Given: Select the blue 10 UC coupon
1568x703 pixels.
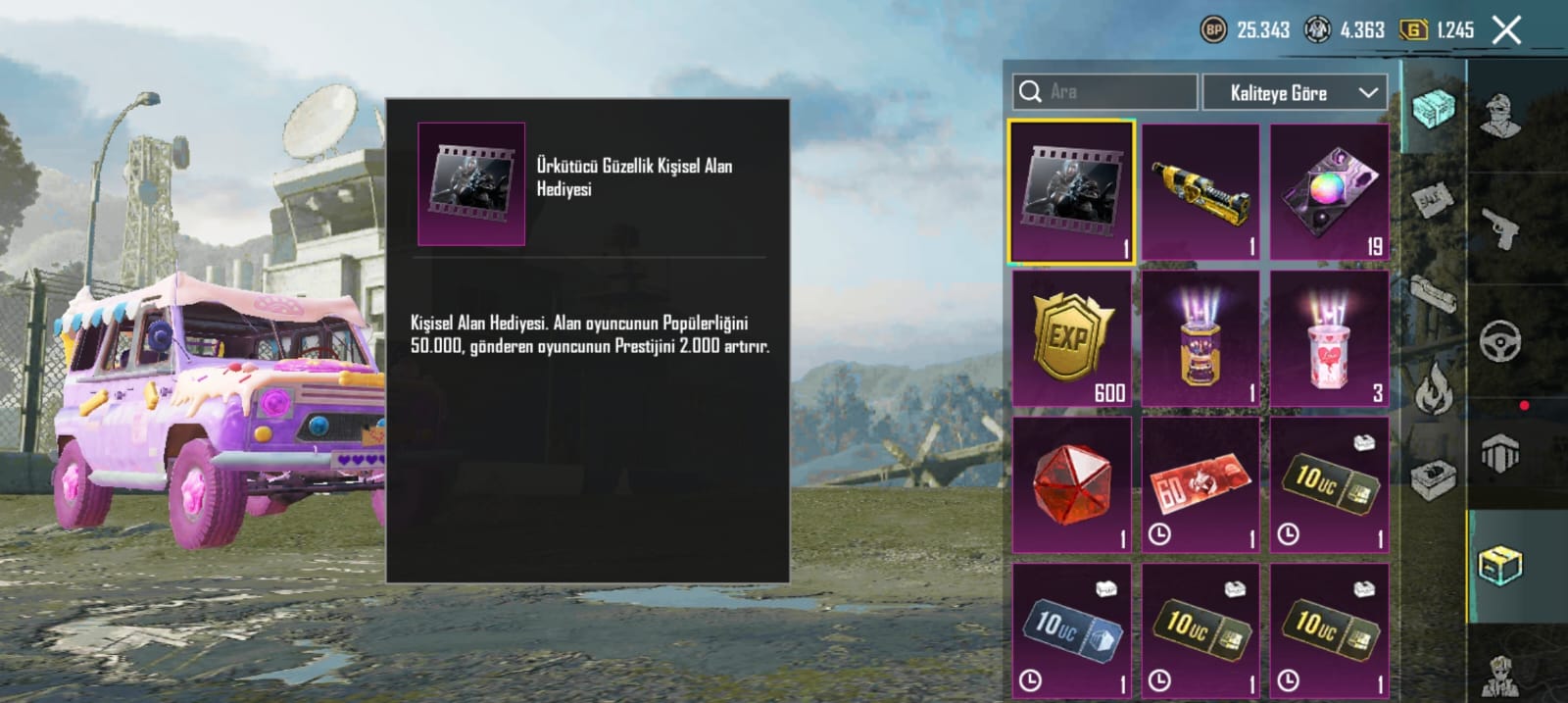Looking at the screenshot, I should [x=1071, y=630].
